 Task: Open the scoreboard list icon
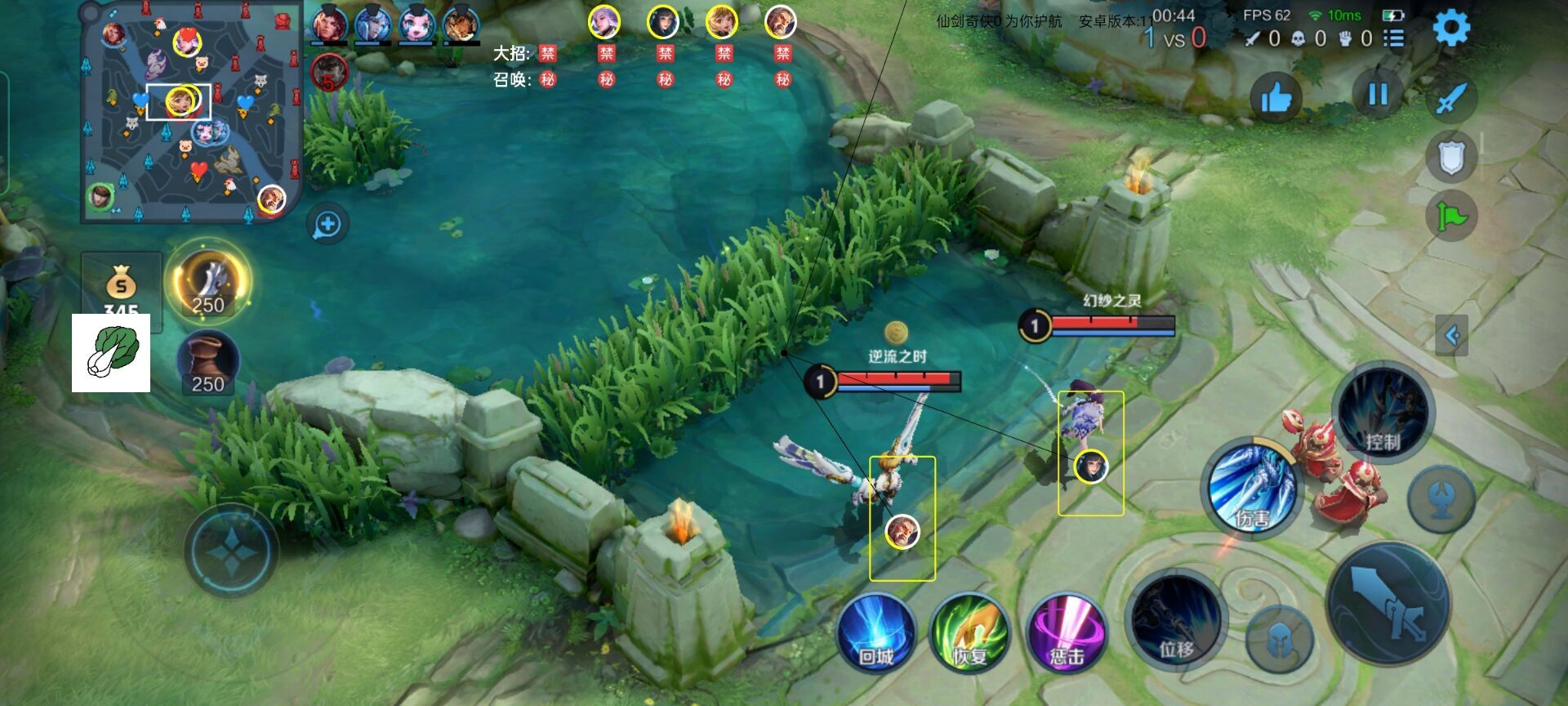1394,38
